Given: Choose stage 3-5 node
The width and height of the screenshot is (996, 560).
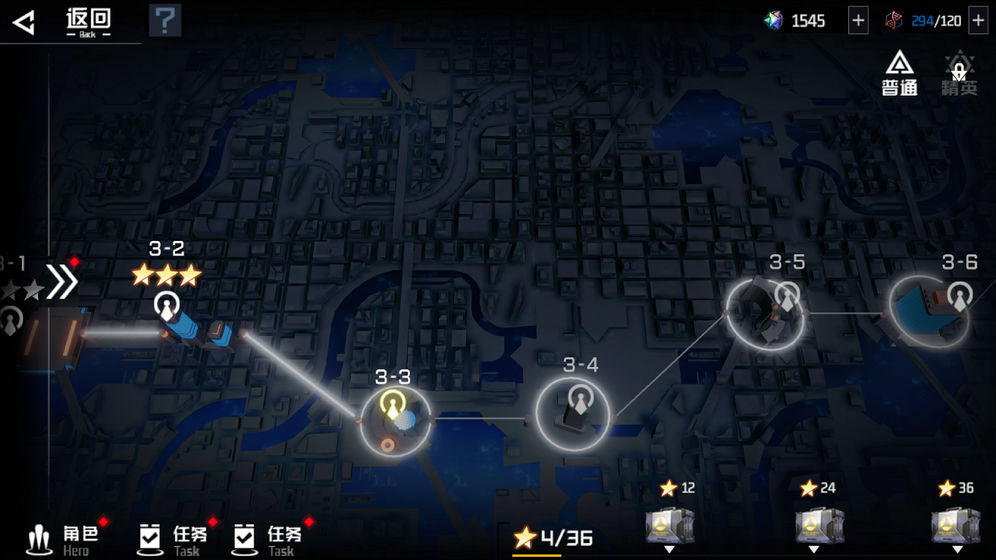Looking at the screenshot, I should coord(765,312).
